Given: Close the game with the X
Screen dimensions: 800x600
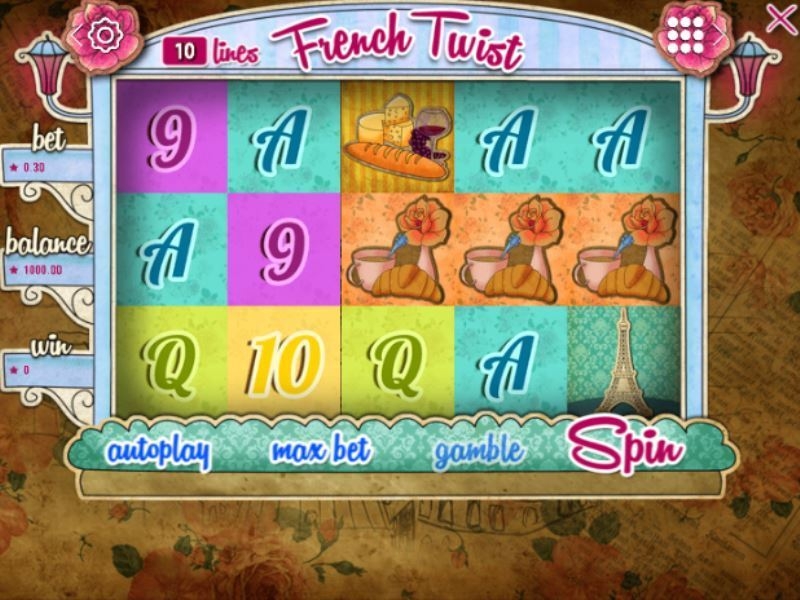Looking at the screenshot, I should pyautogui.click(x=780, y=19).
